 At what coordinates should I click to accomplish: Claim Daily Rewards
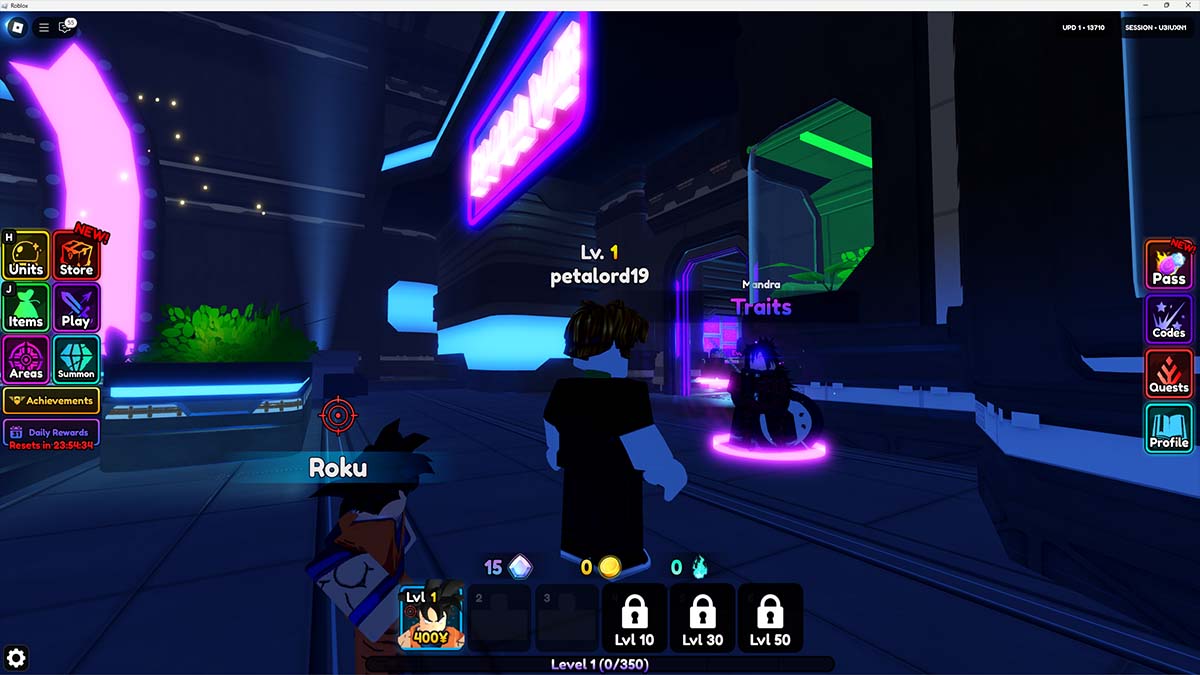coord(51,433)
